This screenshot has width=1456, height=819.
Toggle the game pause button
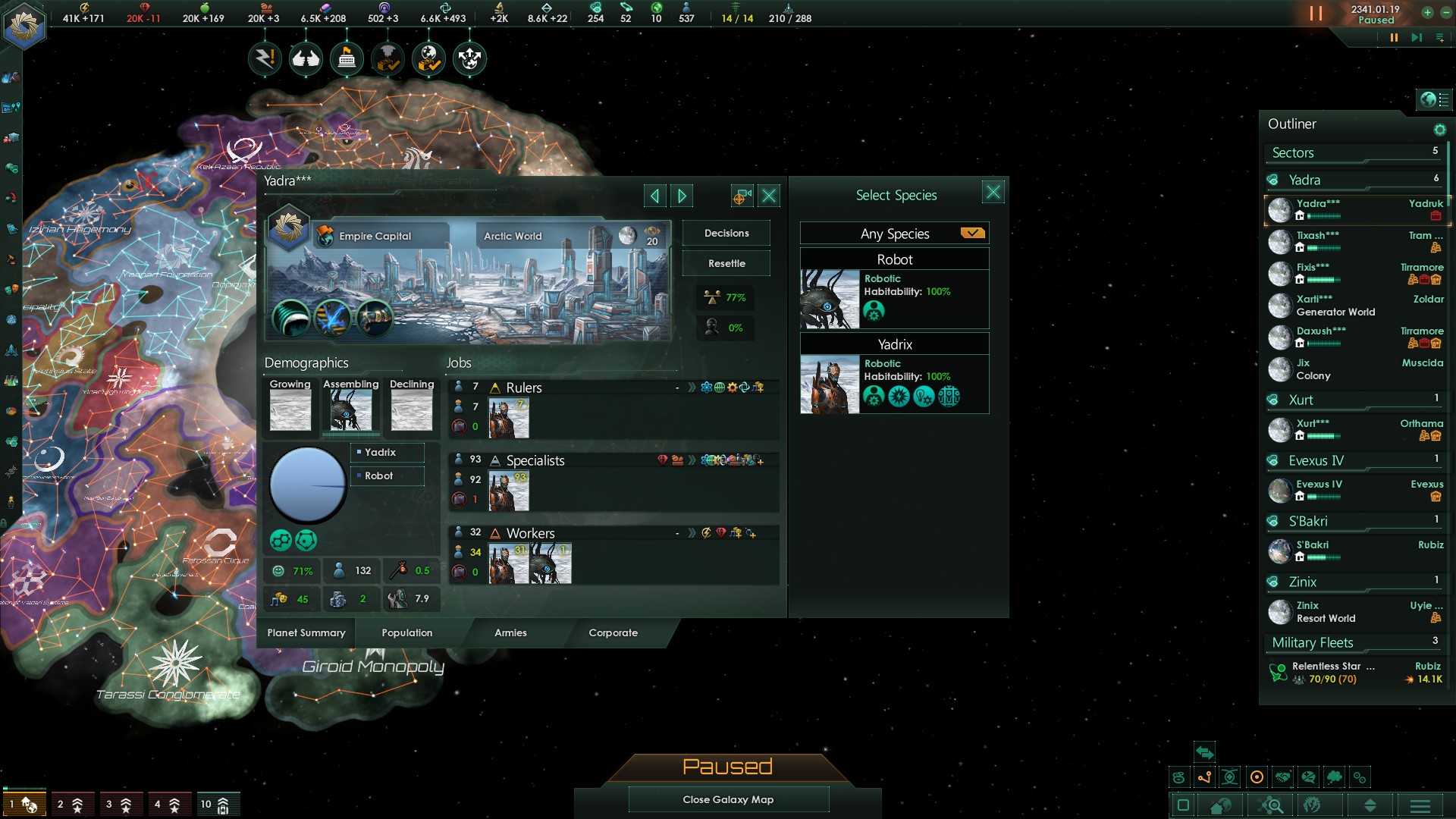[x=1316, y=14]
